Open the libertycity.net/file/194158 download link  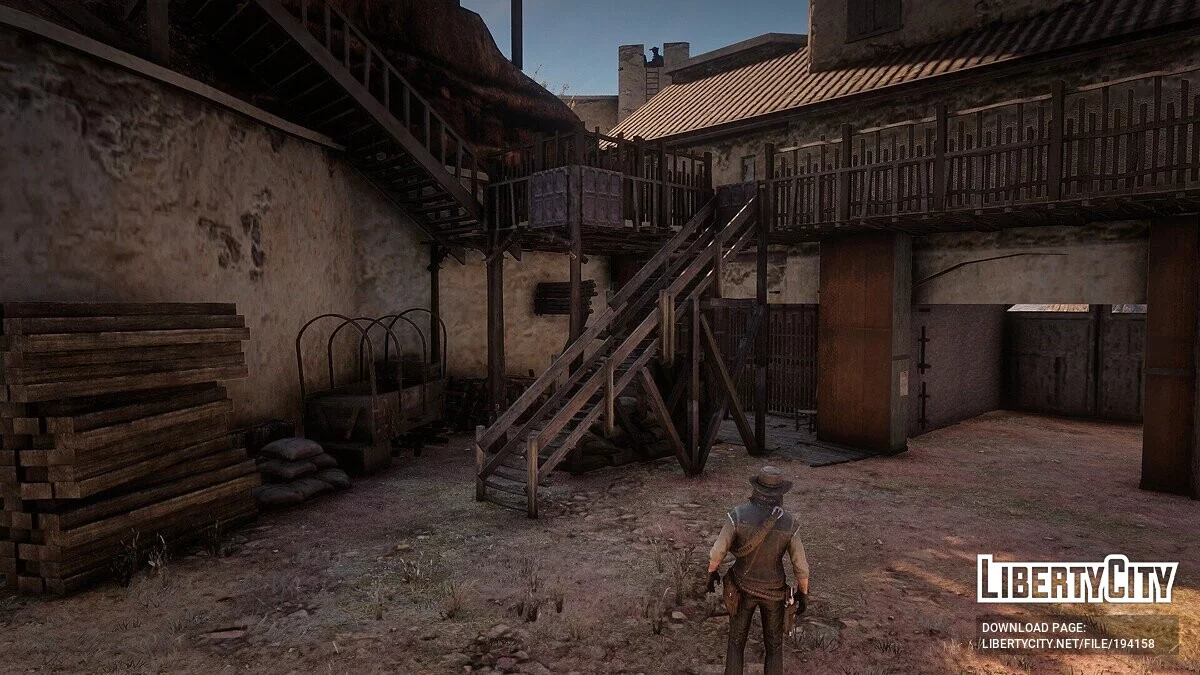tap(1067, 645)
